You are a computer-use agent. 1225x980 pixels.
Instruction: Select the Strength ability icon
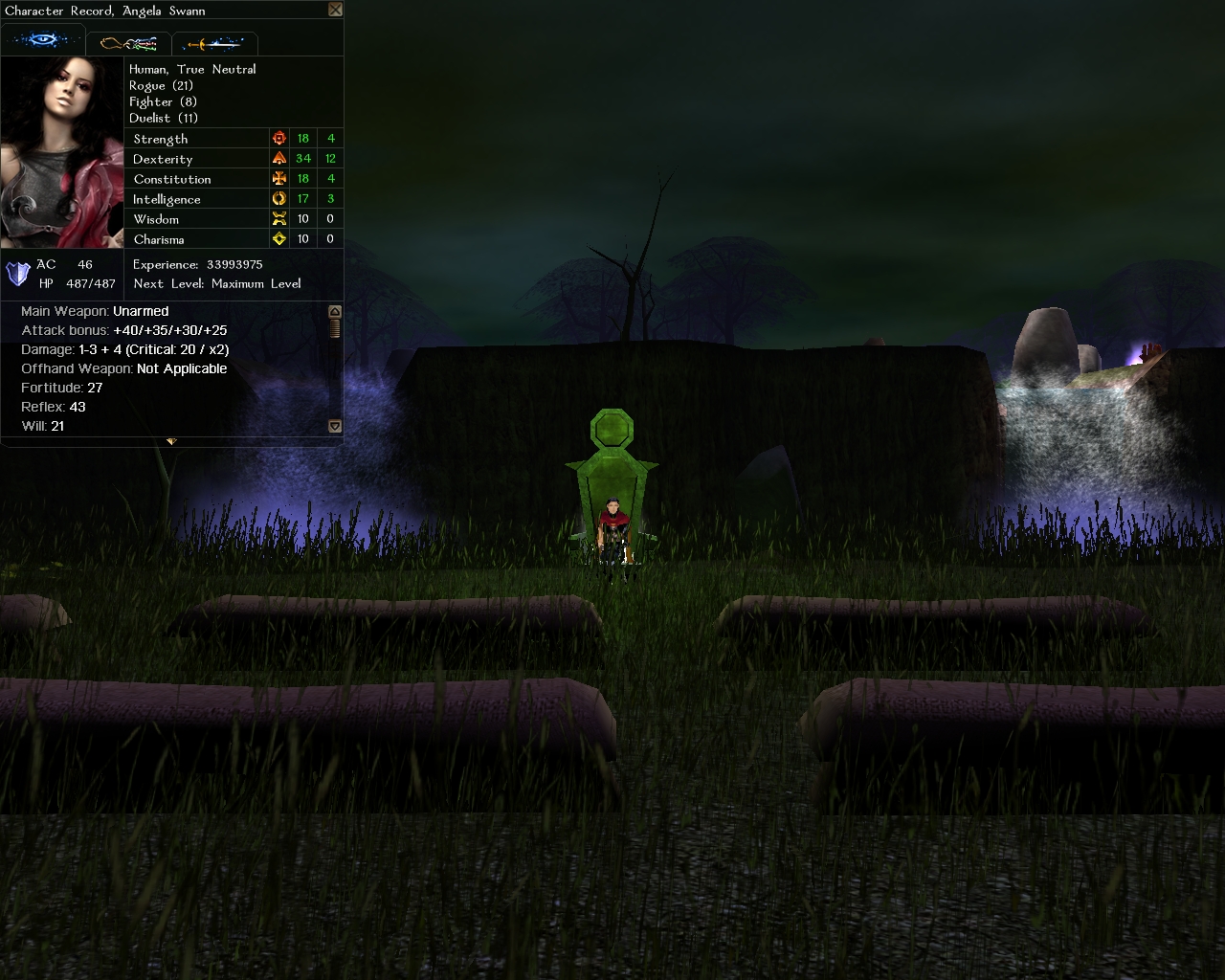click(279, 139)
